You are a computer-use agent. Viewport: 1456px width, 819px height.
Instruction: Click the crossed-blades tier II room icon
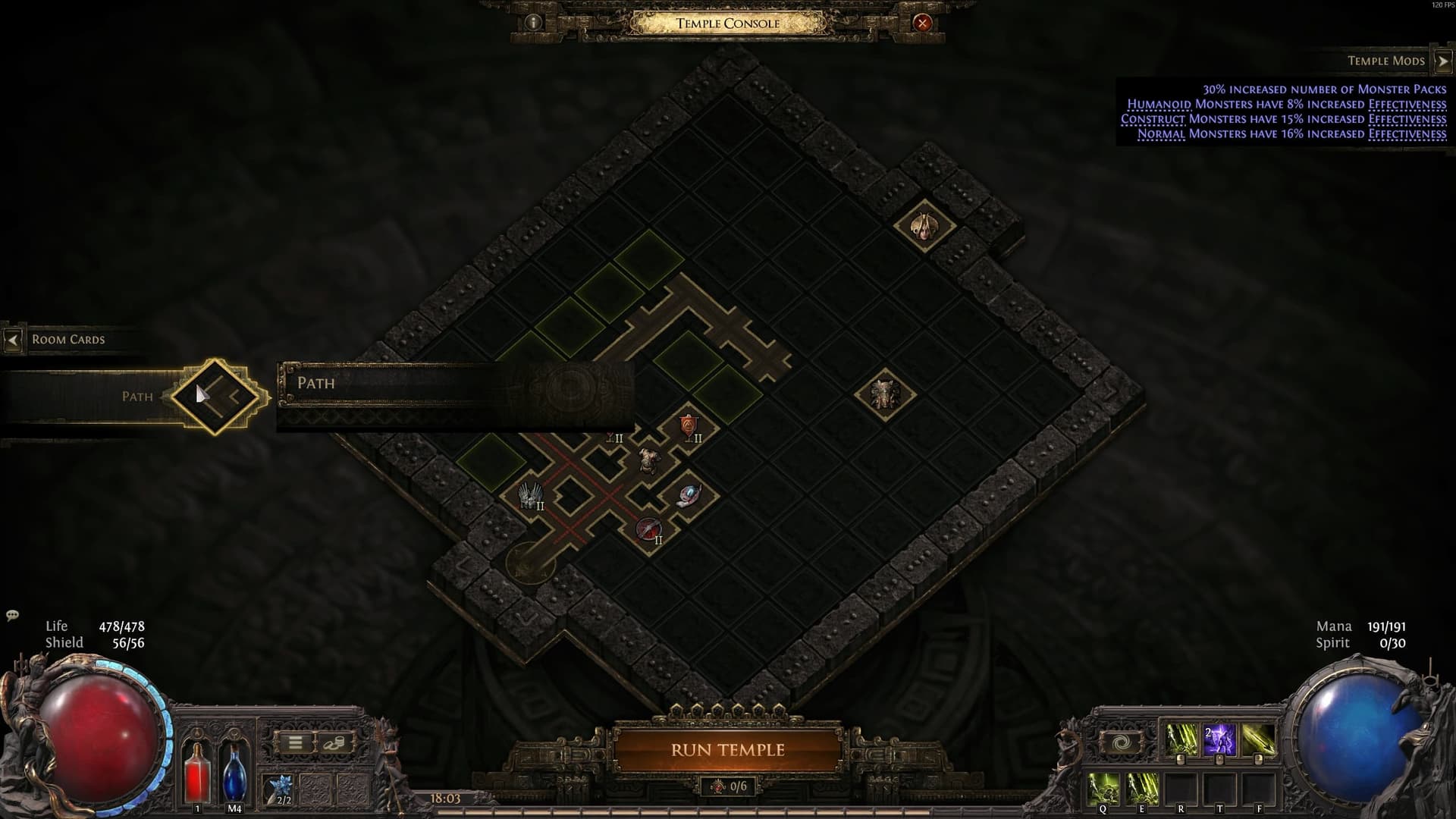pyautogui.click(x=649, y=529)
